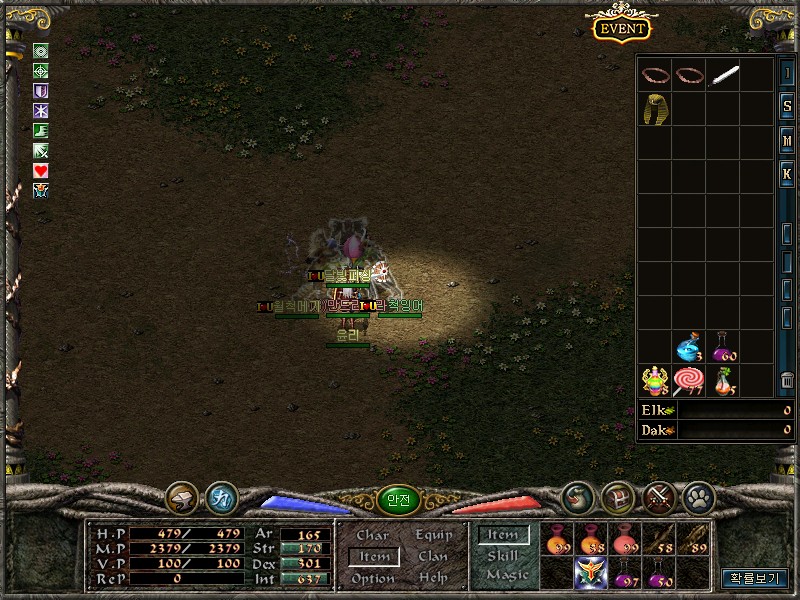Viewport: 800px width, 600px height.
Task: Use the blue potion flask in inventory
Action: point(688,348)
